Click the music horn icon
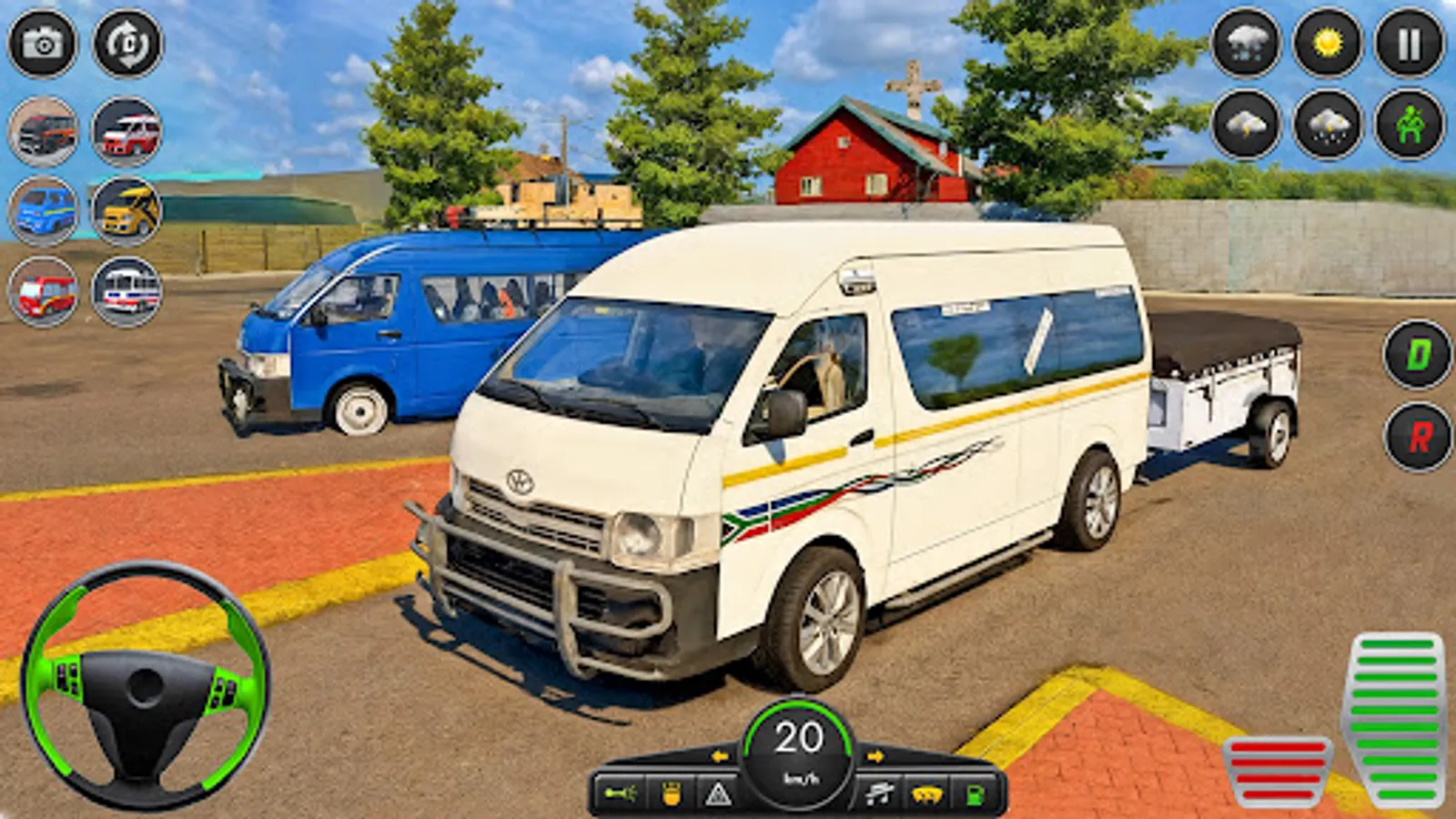Viewport: 1456px width, 819px height. point(878,792)
